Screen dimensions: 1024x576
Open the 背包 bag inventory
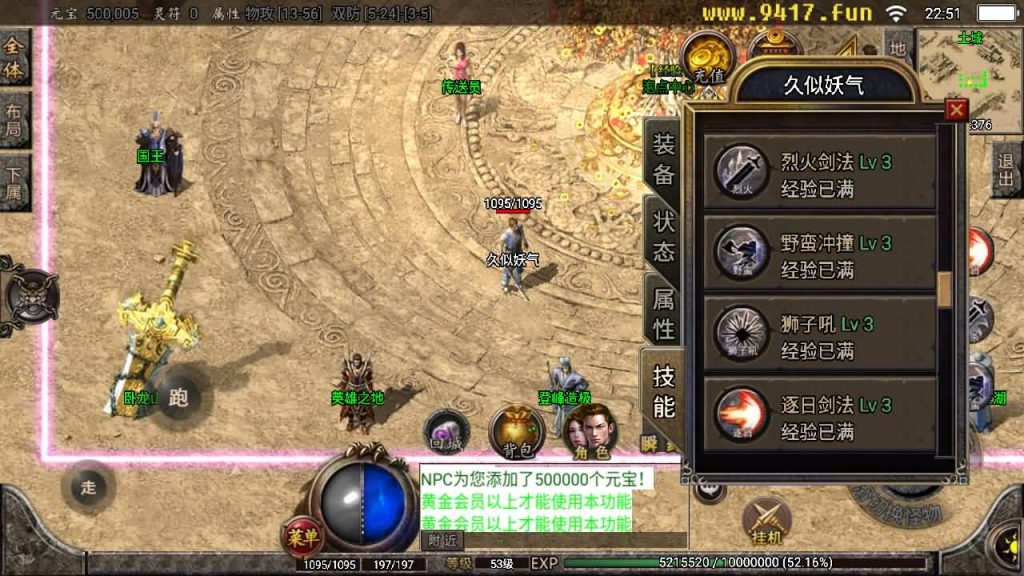(x=516, y=430)
